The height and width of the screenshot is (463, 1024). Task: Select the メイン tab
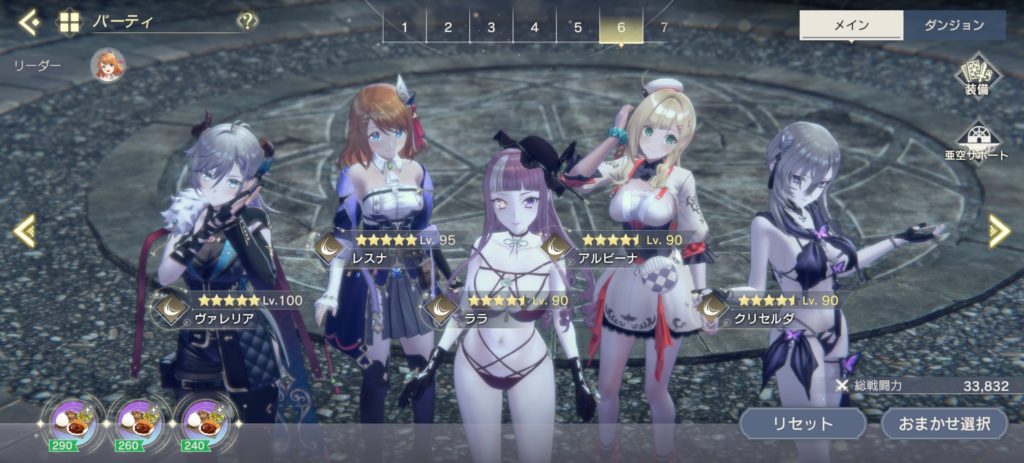(x=851, y=26)
